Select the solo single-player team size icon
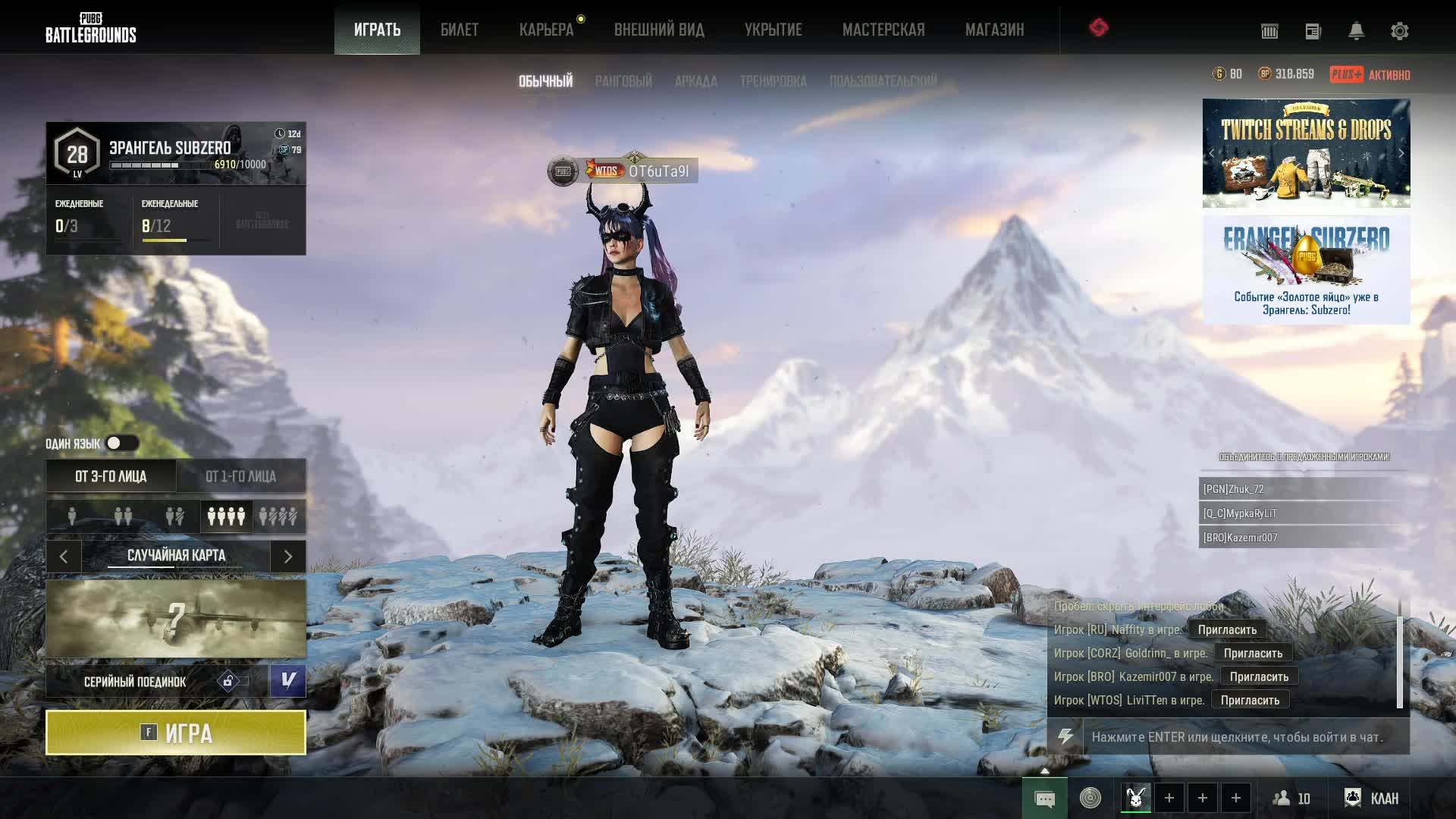Image resolution: width=1456 pixels, height=819 pixels. click(x=72, y=516)
